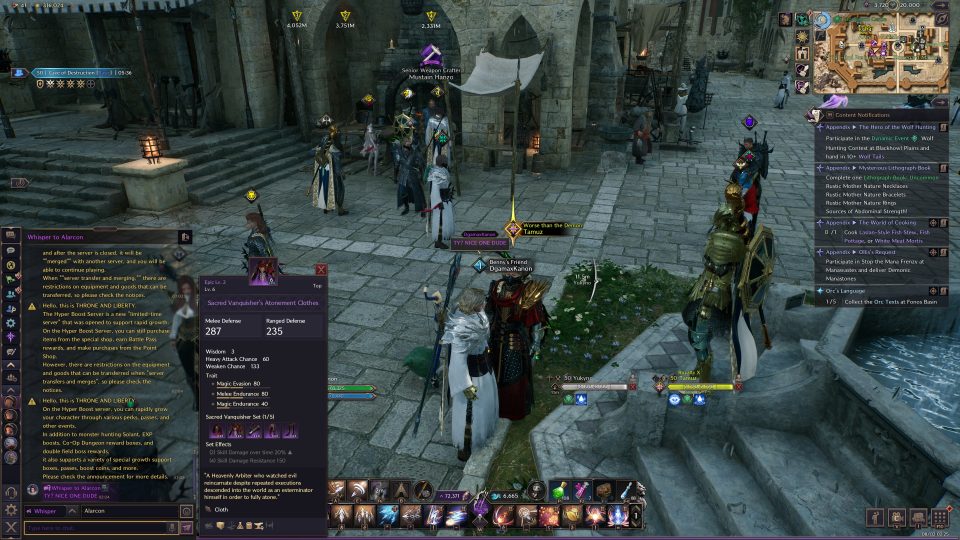Viewport: 960px width, 540px height.
Task: Send the chat message with arrow button
Action: point(186,527)
